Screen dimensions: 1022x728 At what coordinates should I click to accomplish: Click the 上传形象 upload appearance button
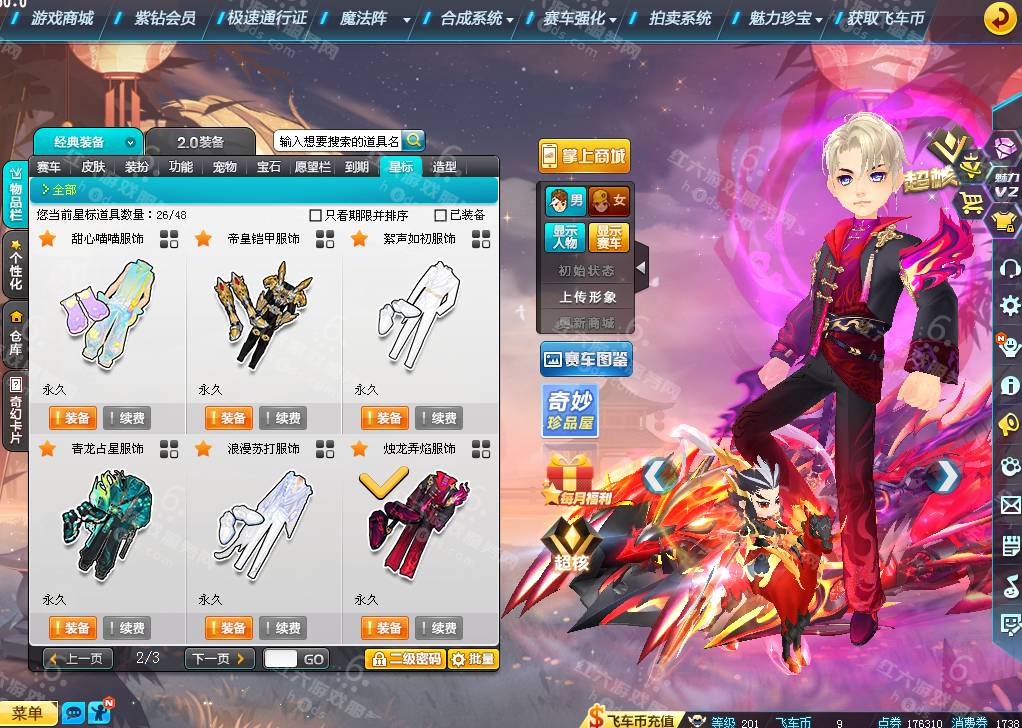pyautogui.click(x=588, y=297)
